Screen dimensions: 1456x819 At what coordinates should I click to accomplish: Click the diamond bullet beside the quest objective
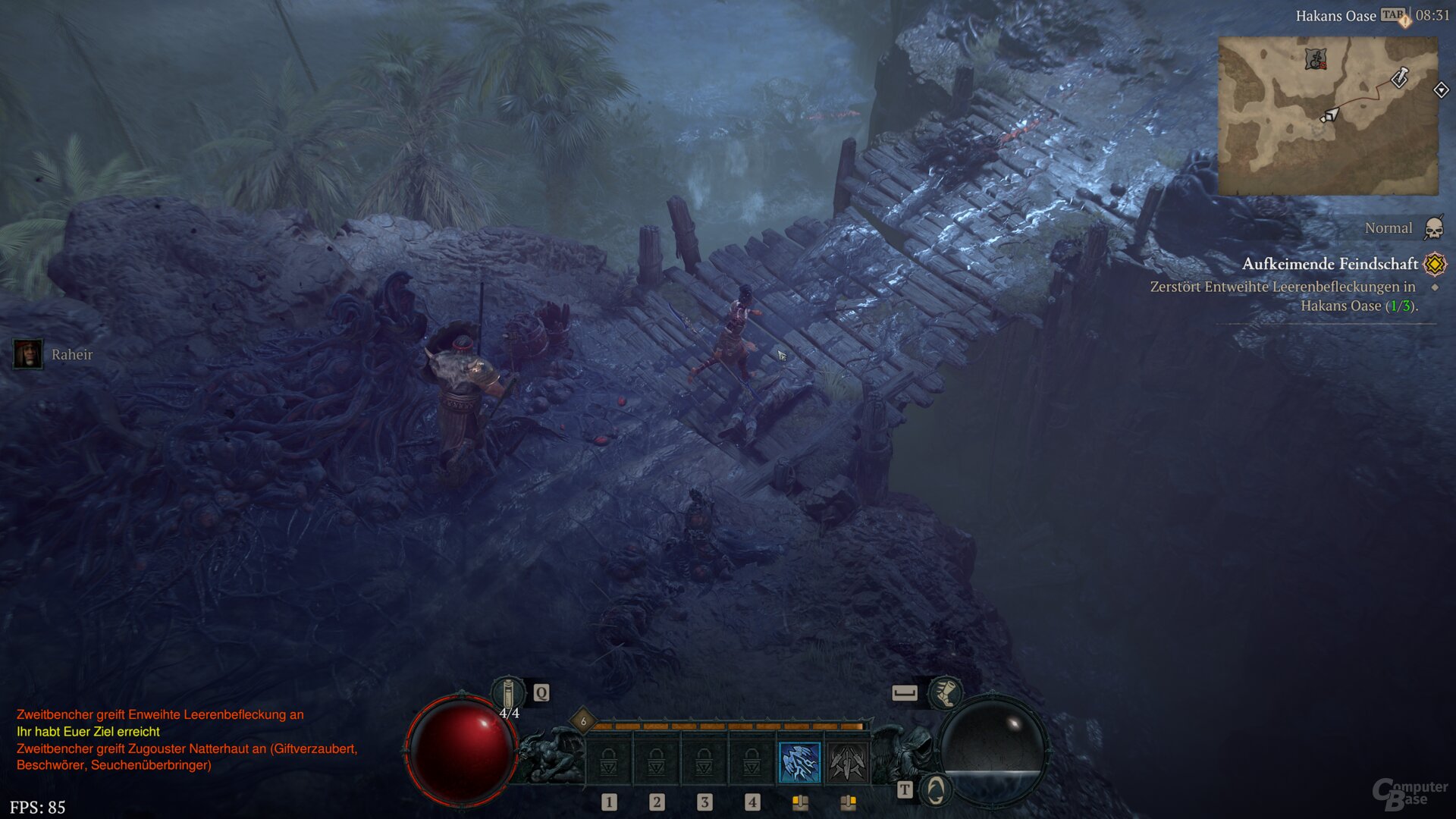1436,287
